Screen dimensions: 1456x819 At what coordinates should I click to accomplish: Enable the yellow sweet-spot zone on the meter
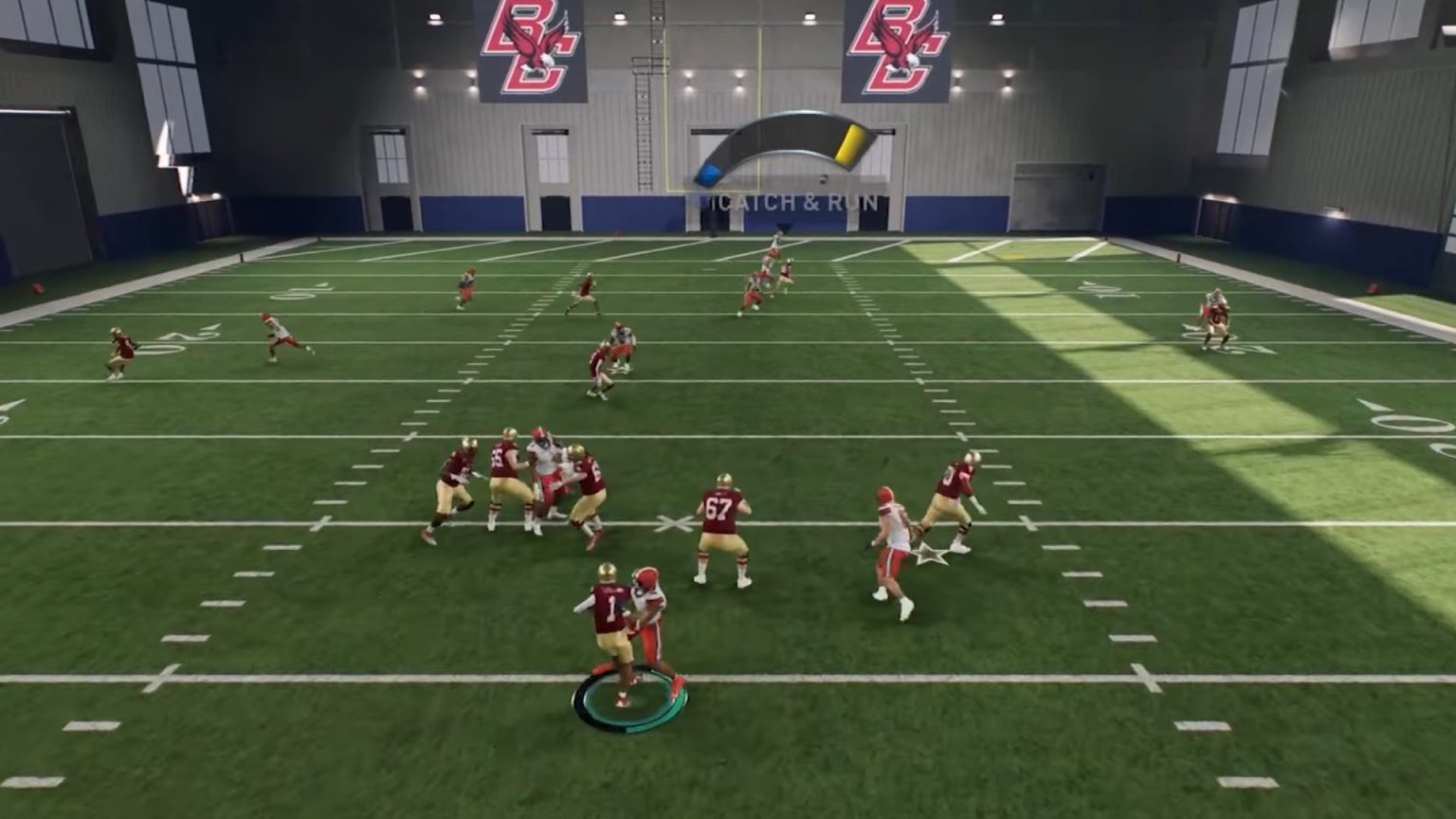pyautogui.click(x=850, y=145)
